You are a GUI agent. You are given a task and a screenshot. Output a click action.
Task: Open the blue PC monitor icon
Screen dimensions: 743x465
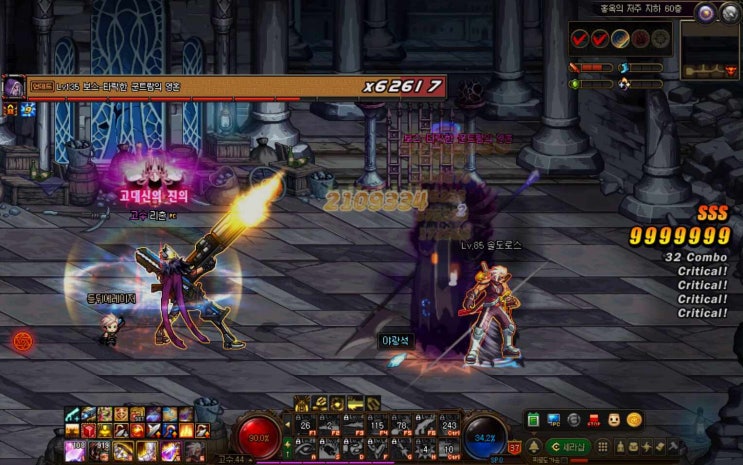coord(553,420)
